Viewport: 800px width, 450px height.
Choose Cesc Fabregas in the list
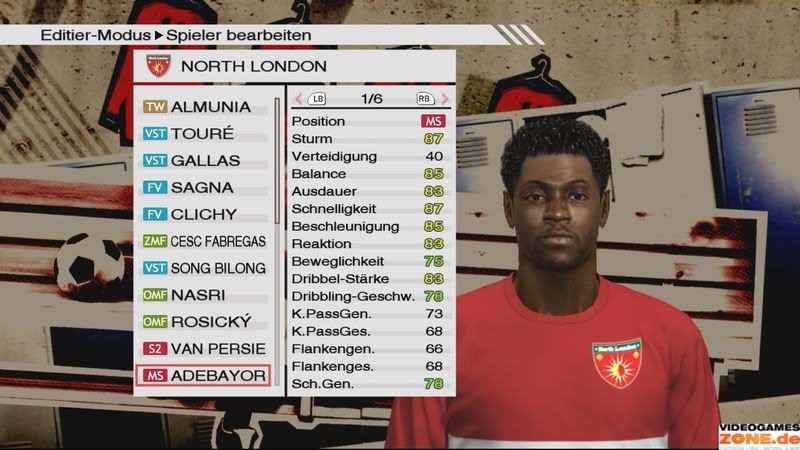[205, 241]
